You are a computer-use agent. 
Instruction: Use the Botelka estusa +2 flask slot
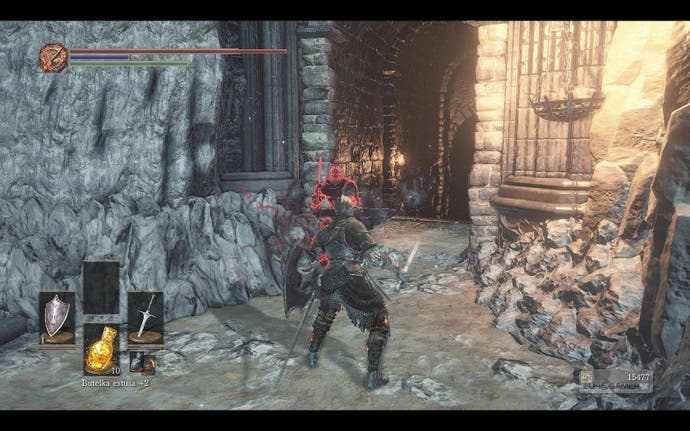pos(100,351)
